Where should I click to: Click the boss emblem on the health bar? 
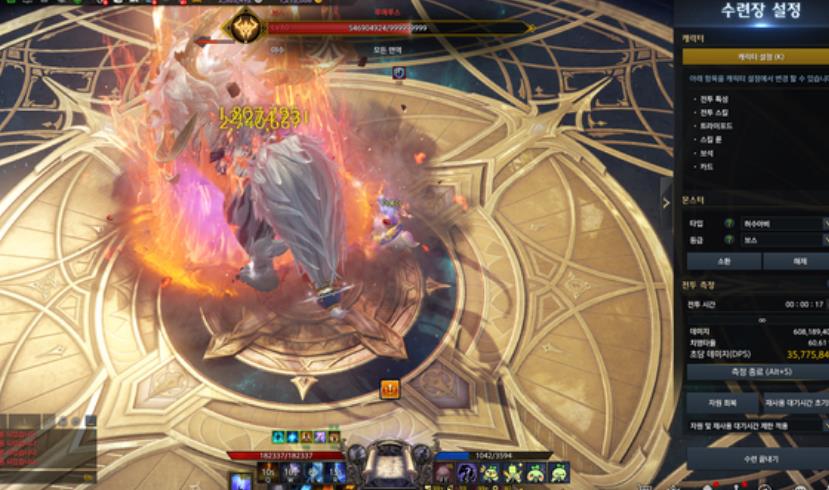pos(243,28)
